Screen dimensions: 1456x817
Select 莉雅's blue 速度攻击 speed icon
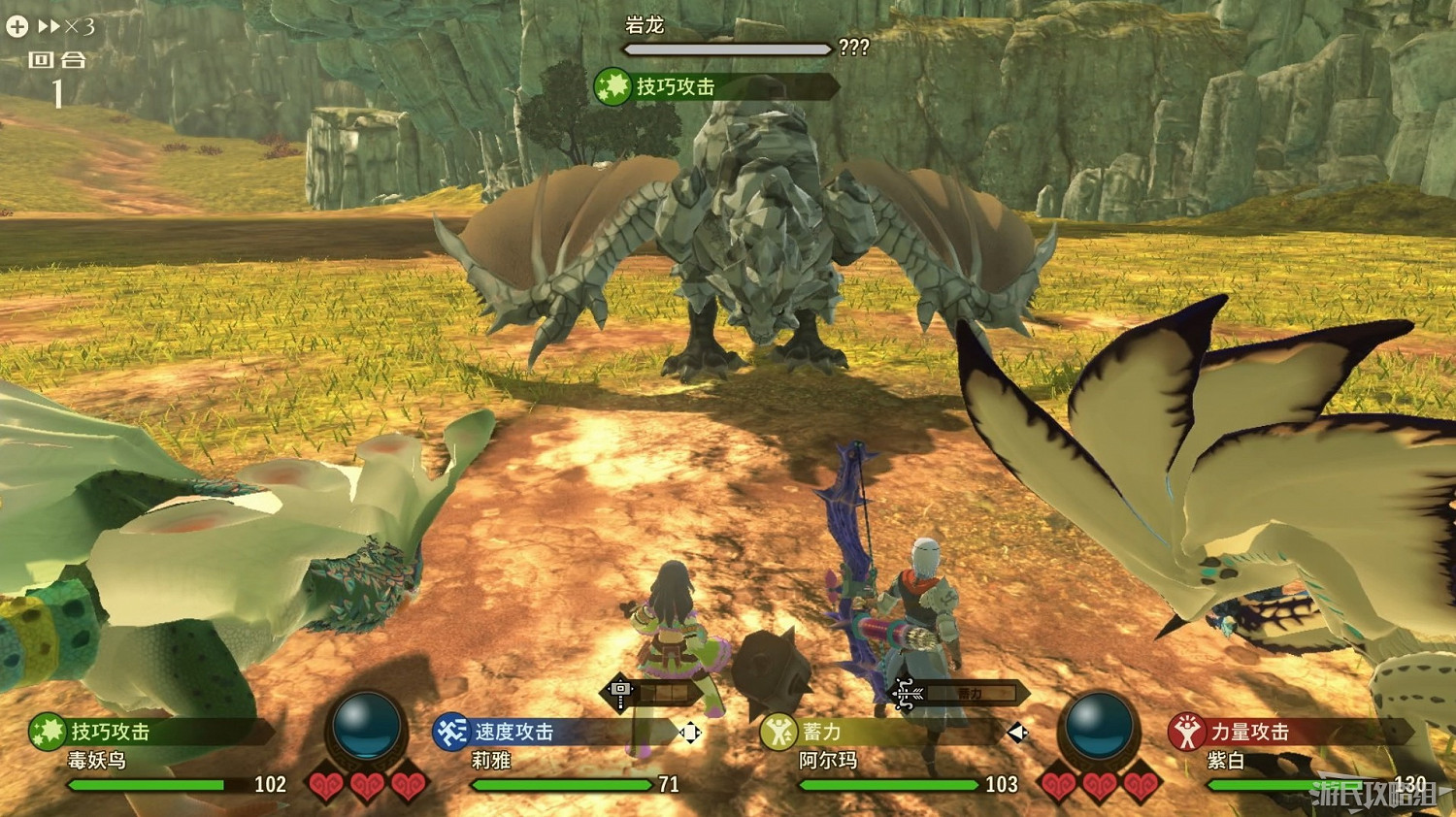pyautogui.click(x=451, y=731)
